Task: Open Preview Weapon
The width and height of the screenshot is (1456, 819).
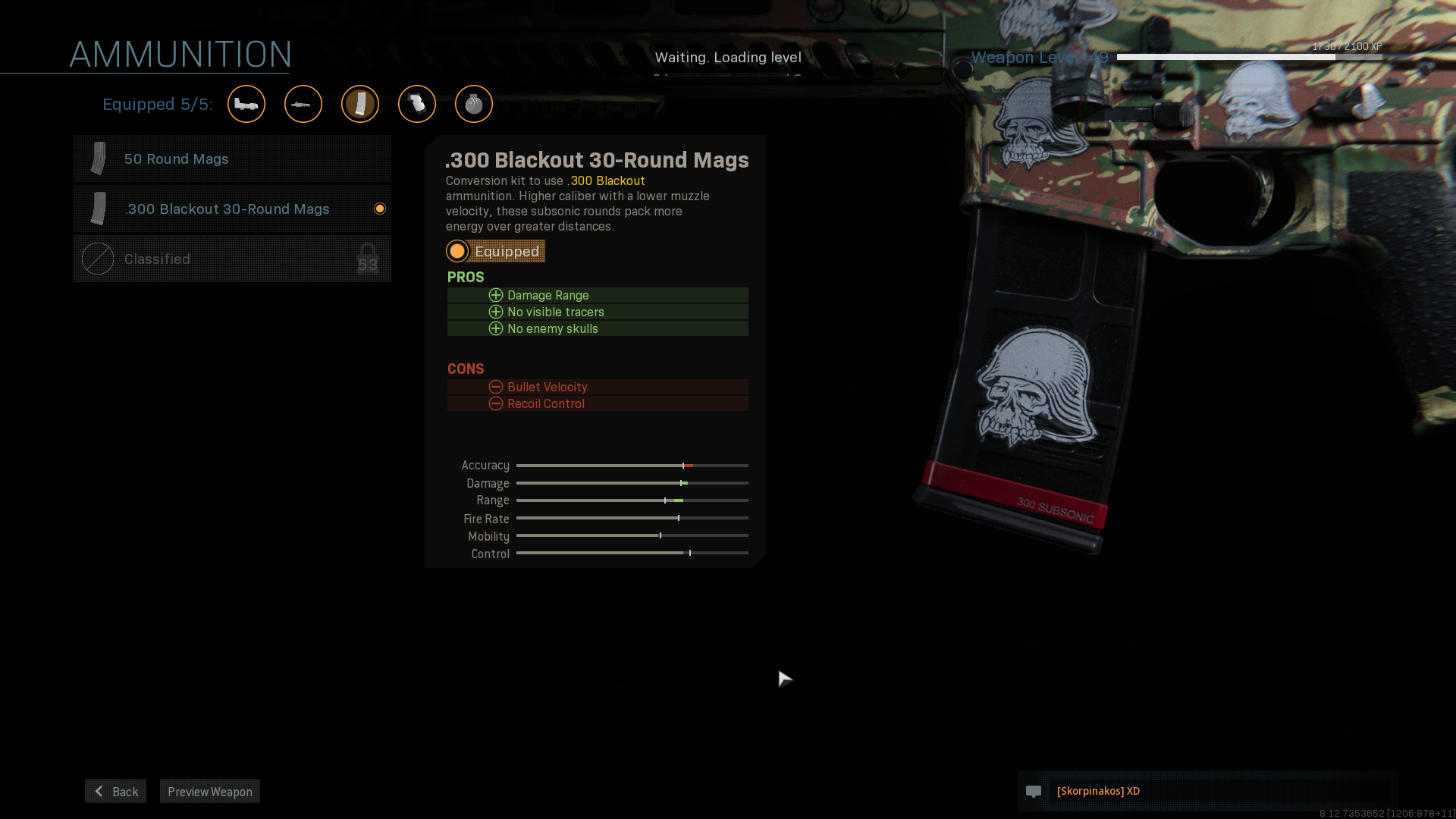Action: pos(210,792)
